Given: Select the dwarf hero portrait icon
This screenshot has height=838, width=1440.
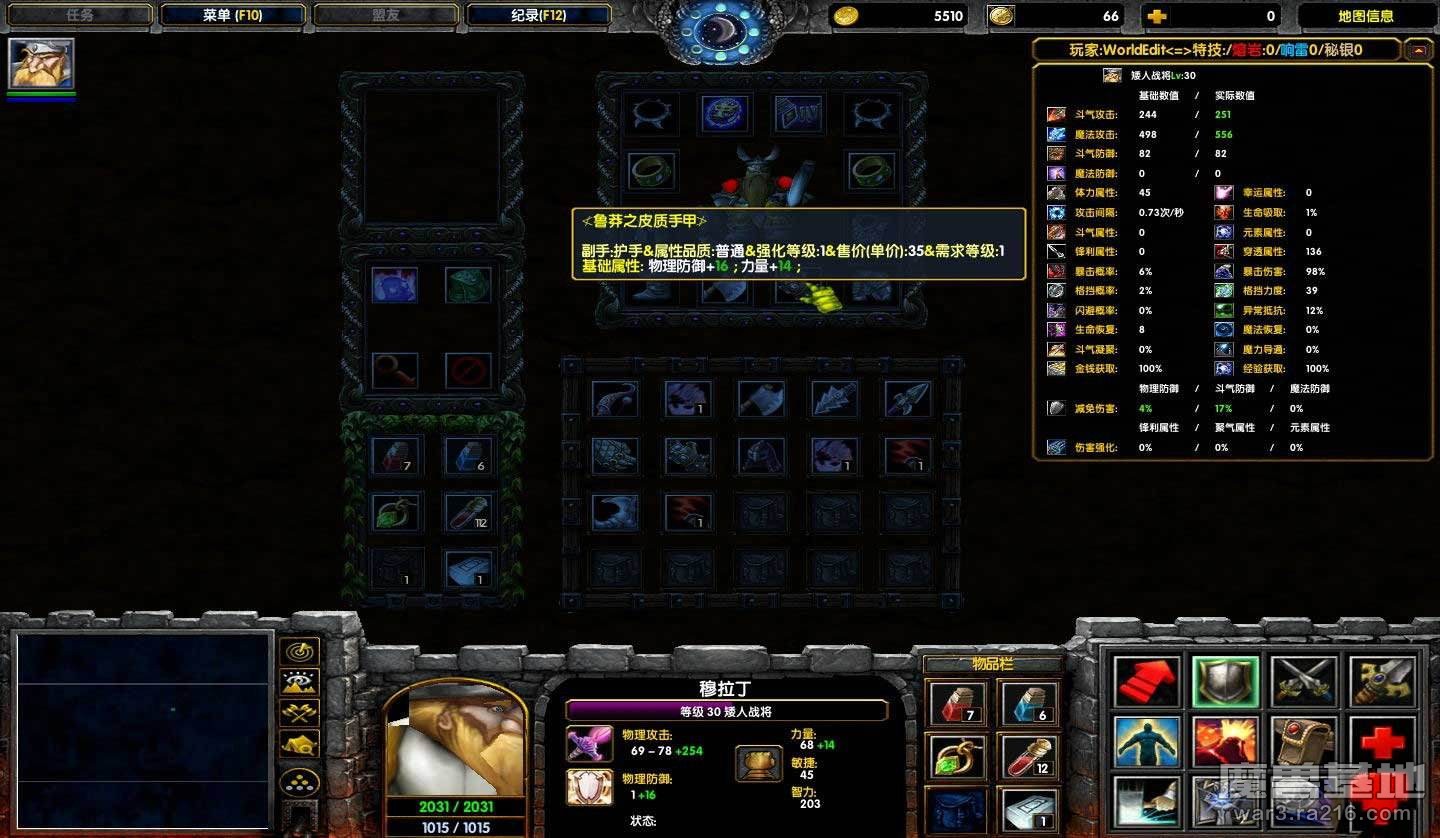Looking at the screenshot, I should click(41, 64).
